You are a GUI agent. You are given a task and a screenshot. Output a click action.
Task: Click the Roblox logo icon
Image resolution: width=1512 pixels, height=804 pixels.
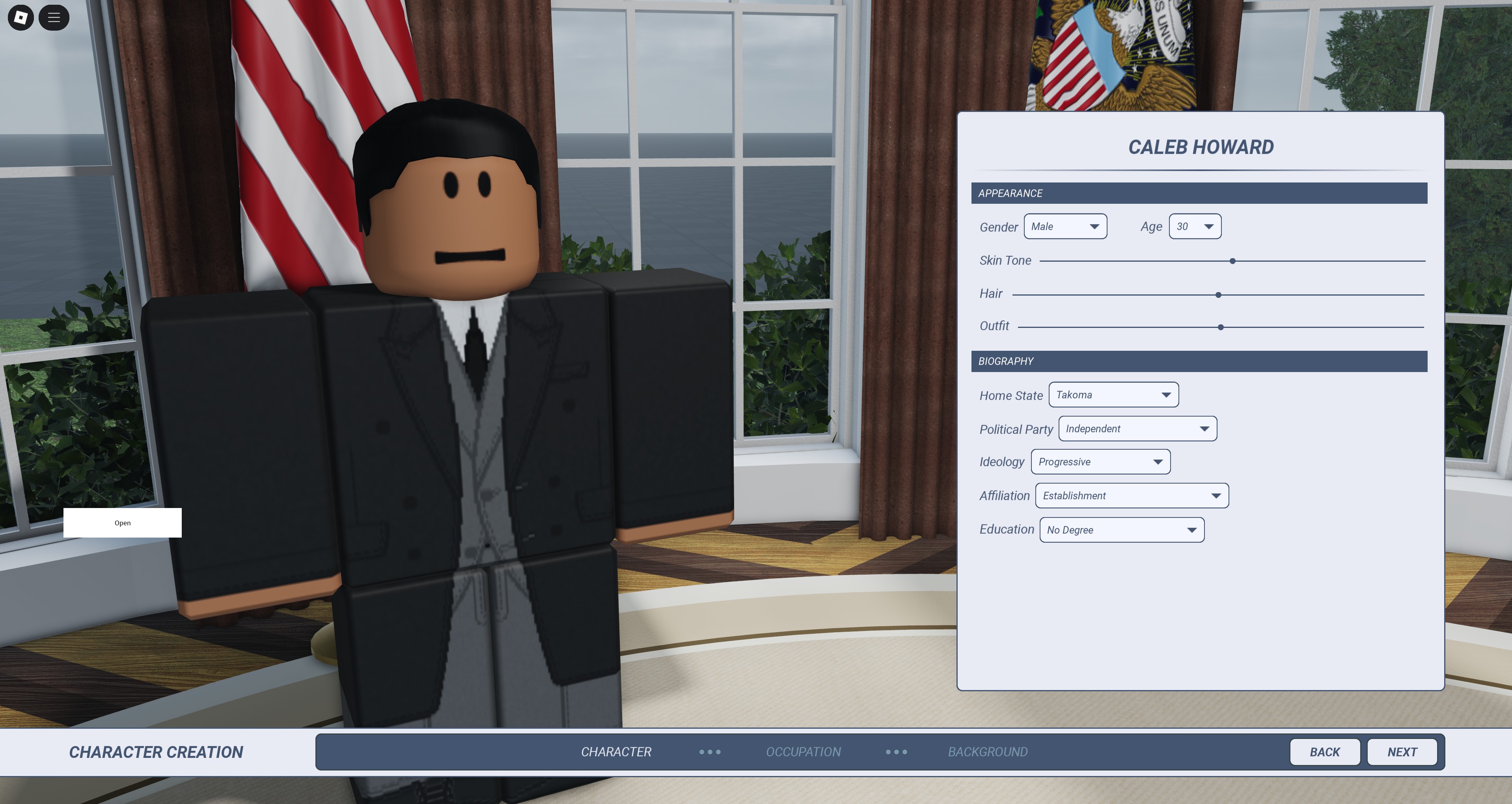(x=22, y=18)
